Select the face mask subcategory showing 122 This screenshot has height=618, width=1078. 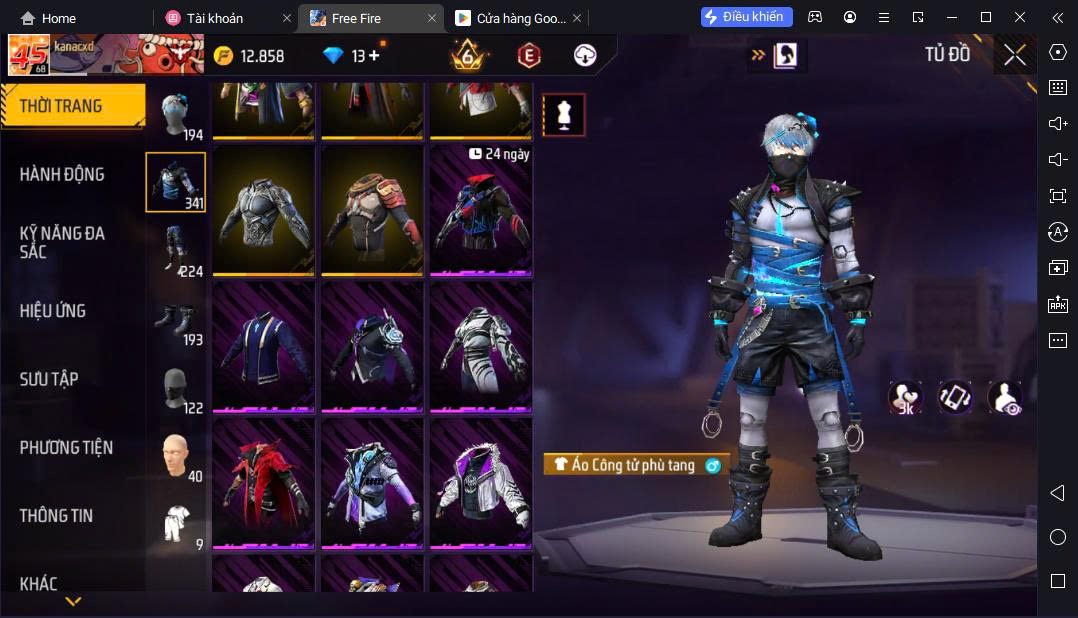coord(176,388)
